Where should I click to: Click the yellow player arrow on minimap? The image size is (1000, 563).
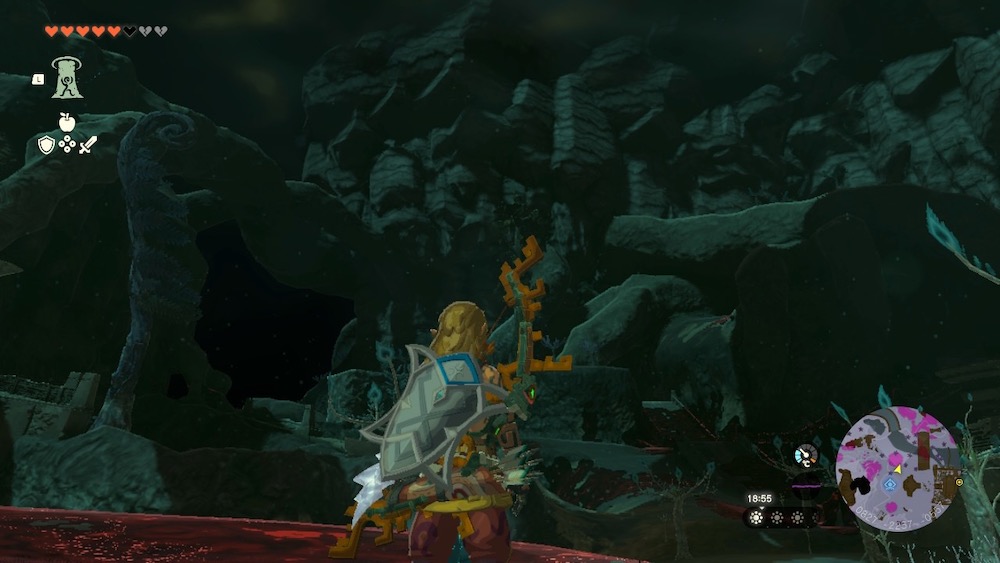pos(897,467)
